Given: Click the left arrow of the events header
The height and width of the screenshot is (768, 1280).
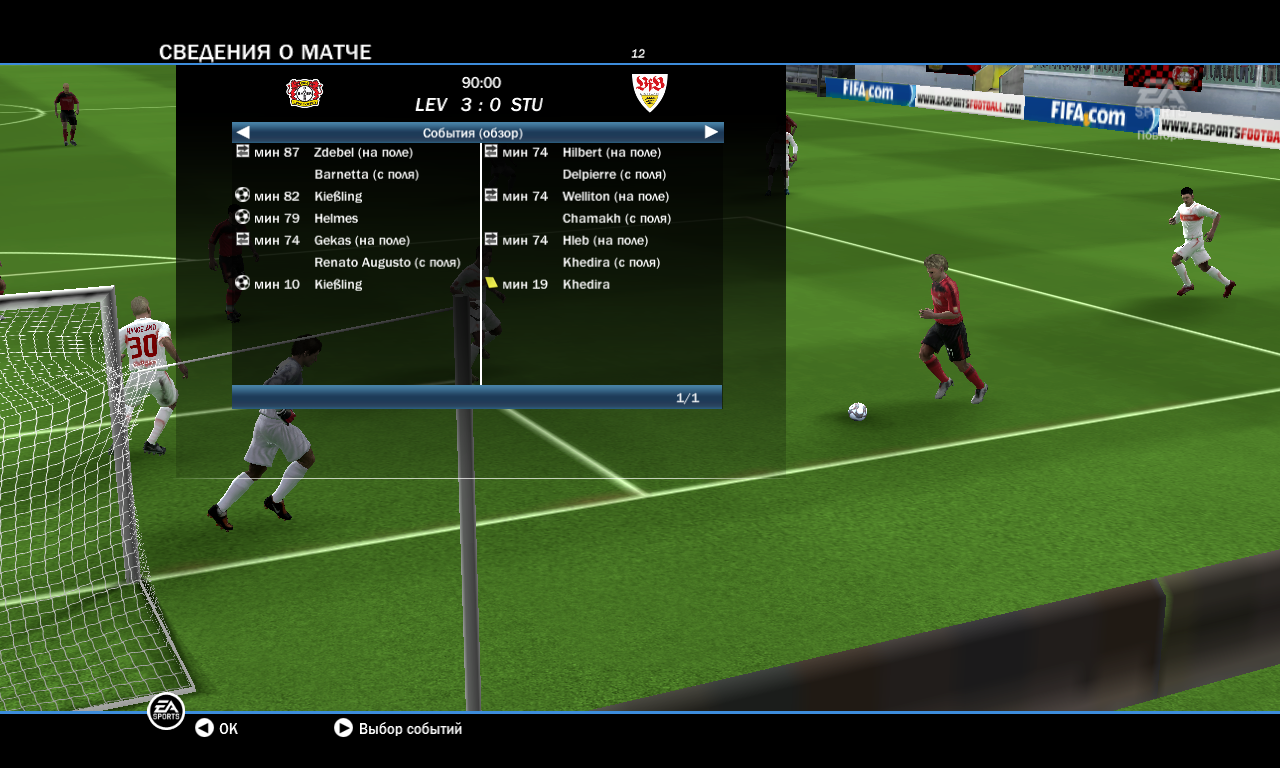Looking at the screenshot, I should [243, 132].
